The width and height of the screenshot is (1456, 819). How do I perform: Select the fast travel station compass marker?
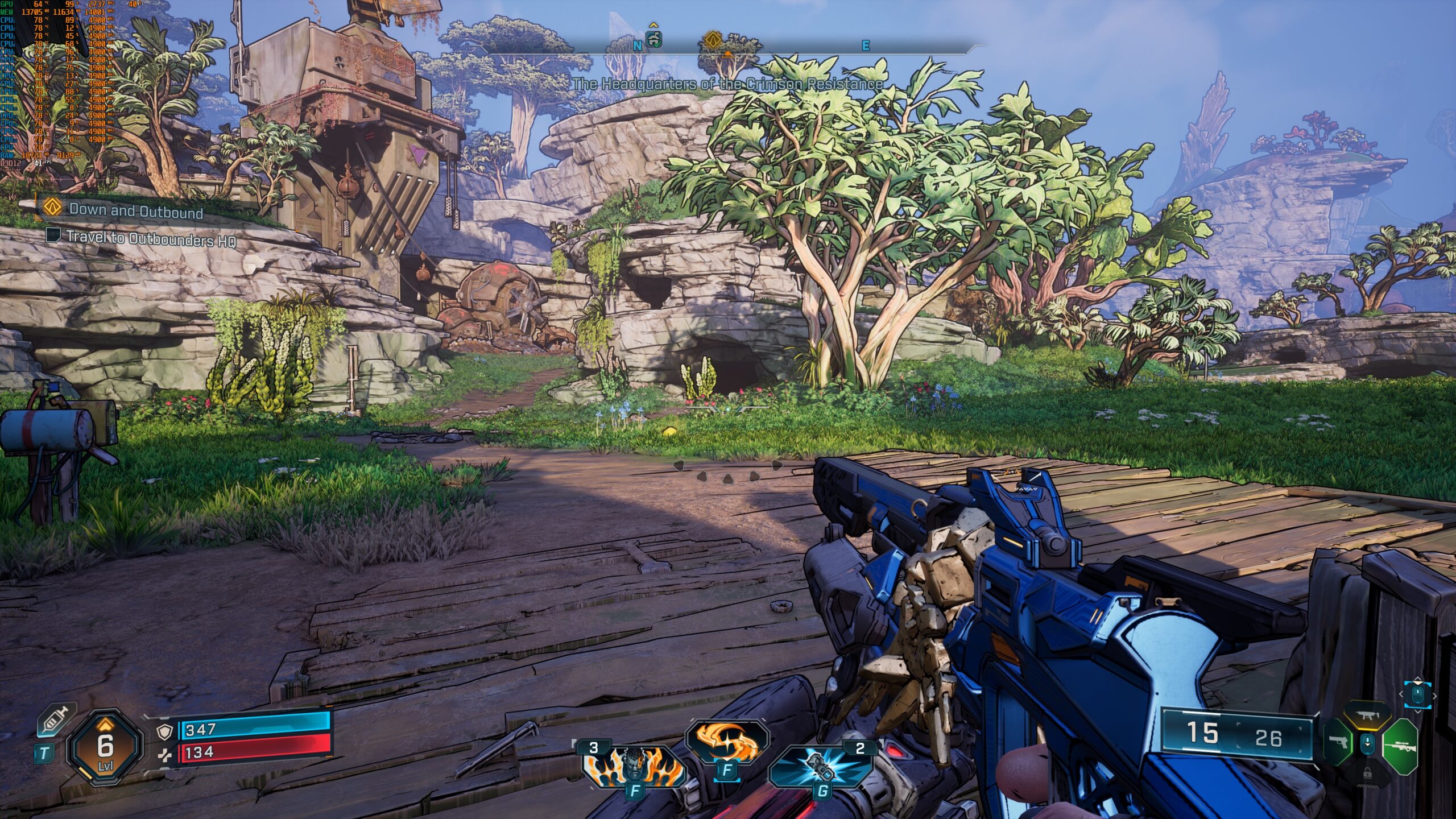pos(654,40)
